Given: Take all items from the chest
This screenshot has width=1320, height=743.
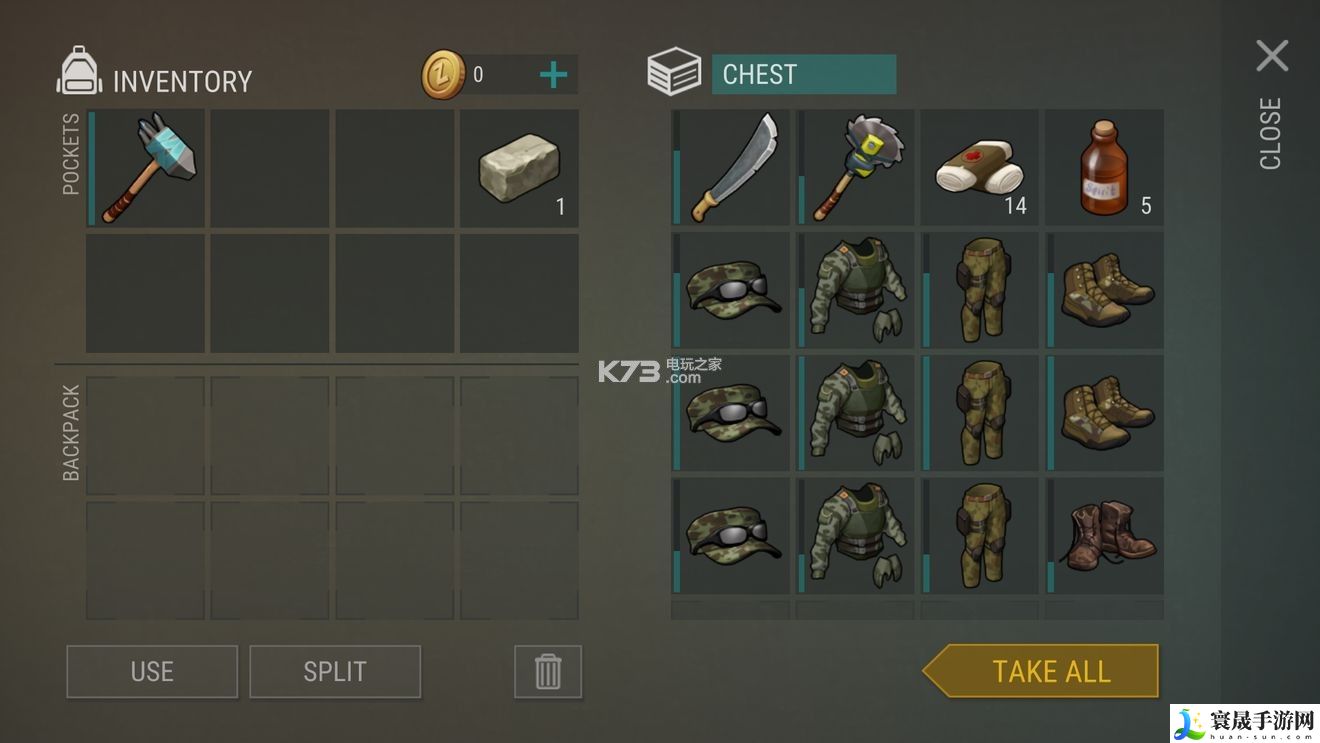Looking at the screenshot, I should (1048, 671).
